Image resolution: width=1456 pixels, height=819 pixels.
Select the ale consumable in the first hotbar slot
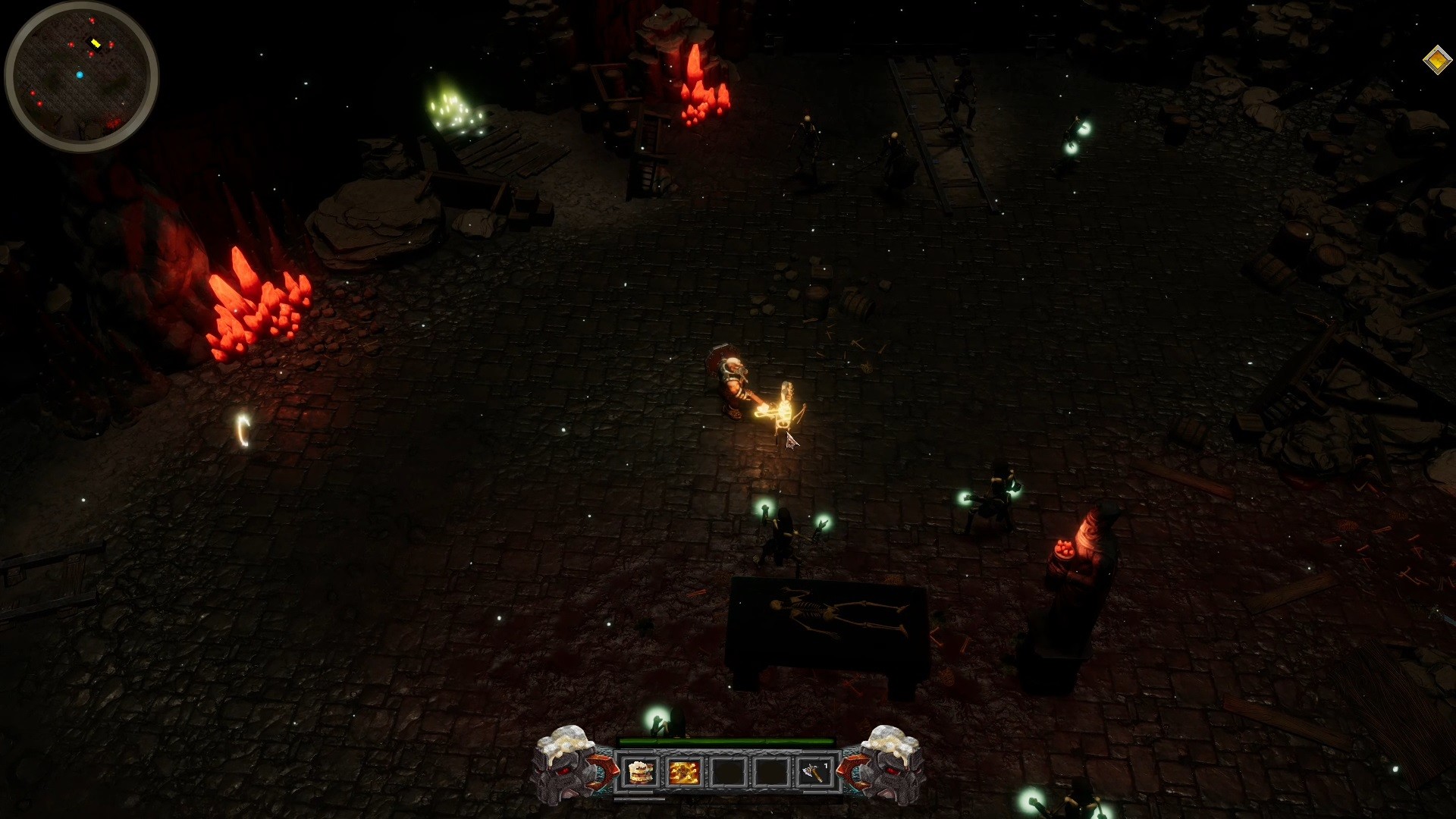(x=639, y=772)
